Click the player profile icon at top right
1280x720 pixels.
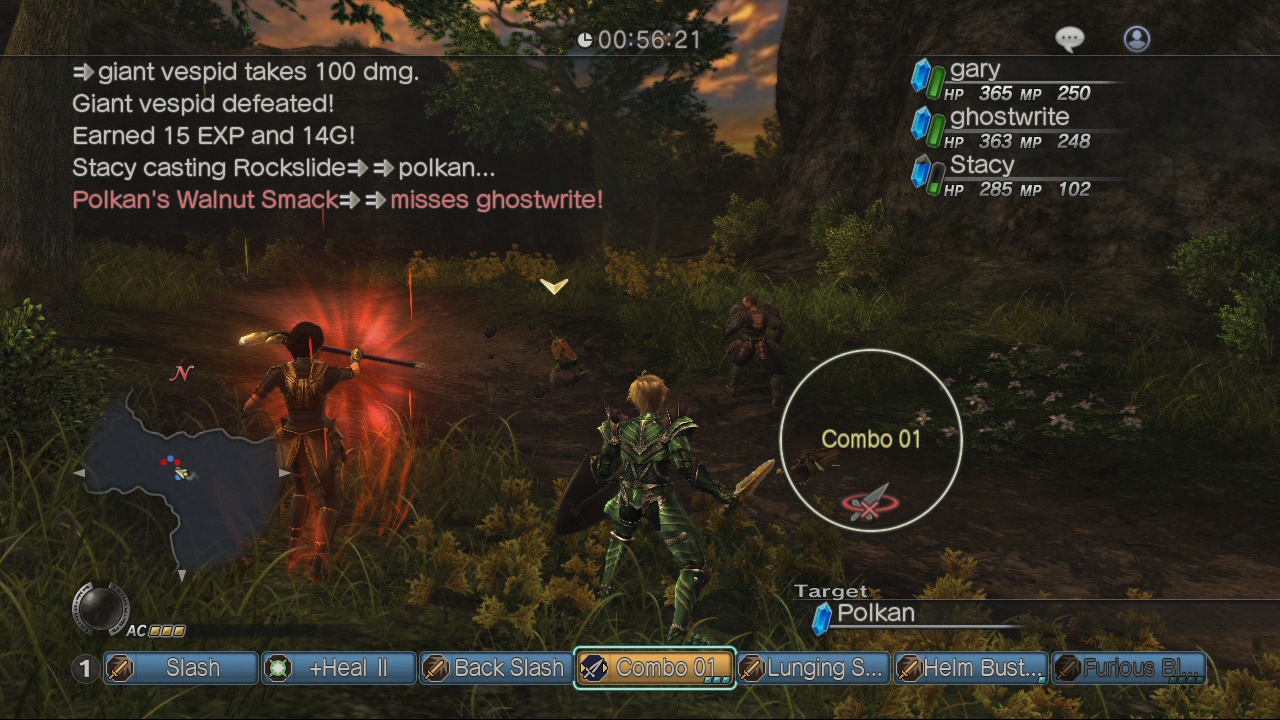(1136, 39)
